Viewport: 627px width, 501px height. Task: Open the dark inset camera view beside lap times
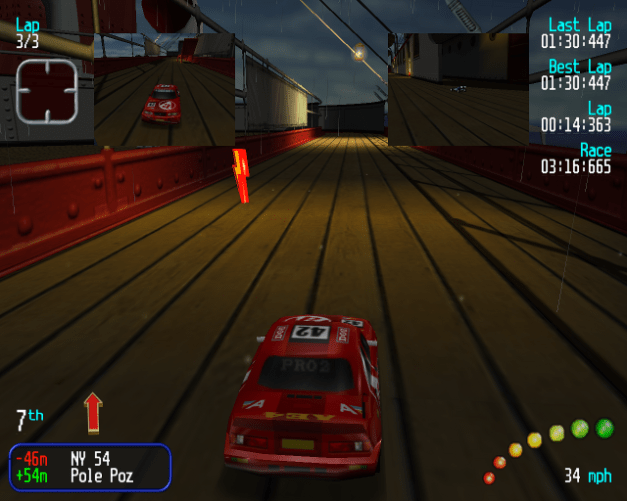458,89
